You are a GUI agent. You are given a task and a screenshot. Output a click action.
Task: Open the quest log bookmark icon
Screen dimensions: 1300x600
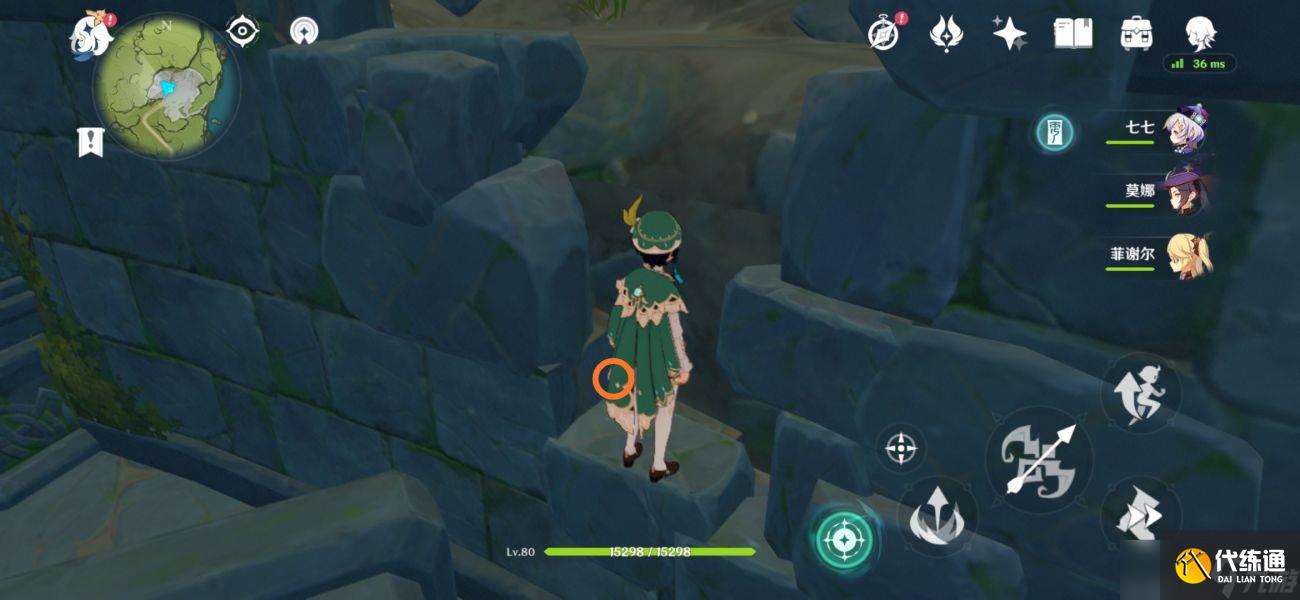pos(90,142)
